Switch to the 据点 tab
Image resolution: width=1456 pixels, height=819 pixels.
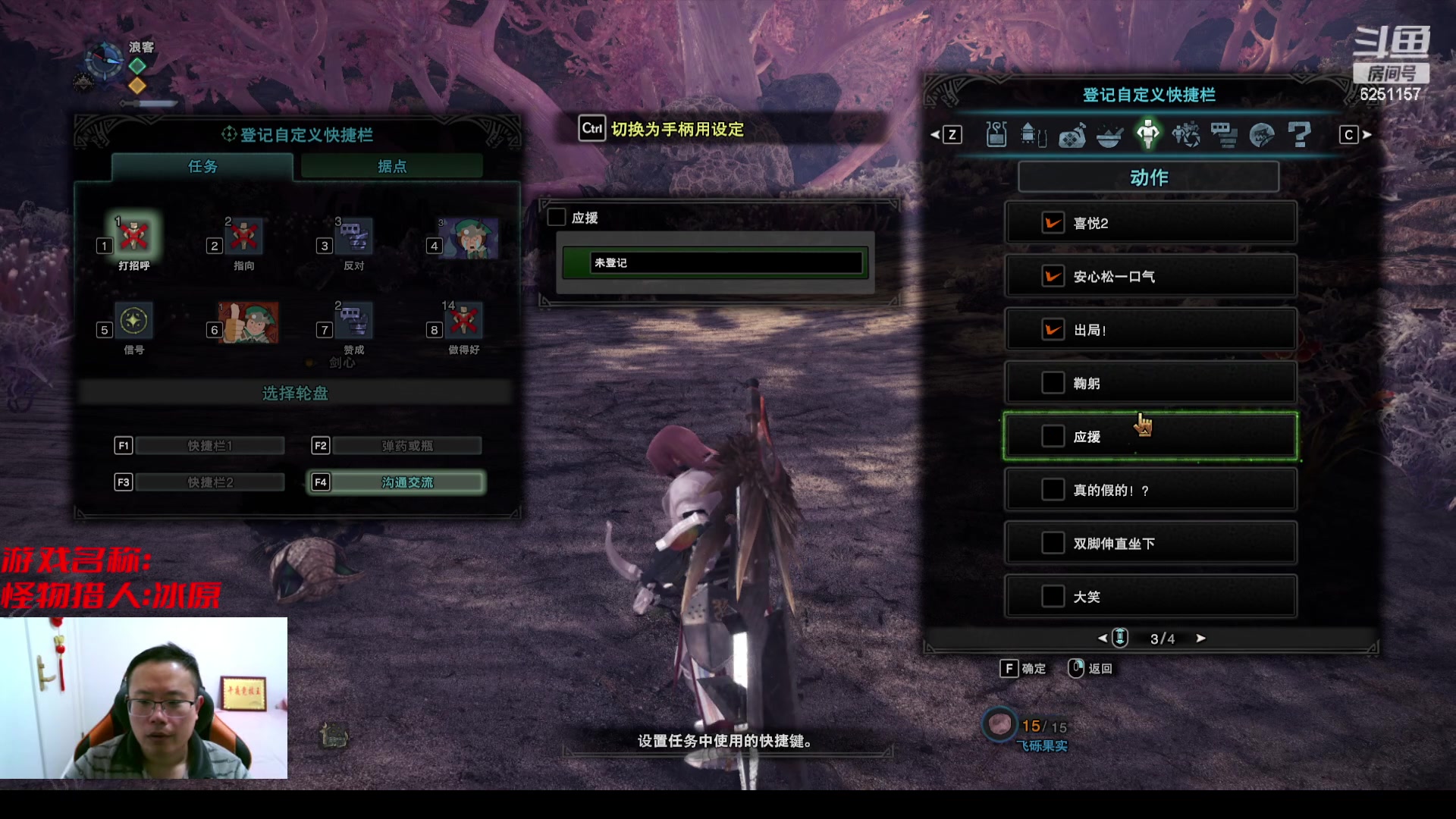click(392, 167)
